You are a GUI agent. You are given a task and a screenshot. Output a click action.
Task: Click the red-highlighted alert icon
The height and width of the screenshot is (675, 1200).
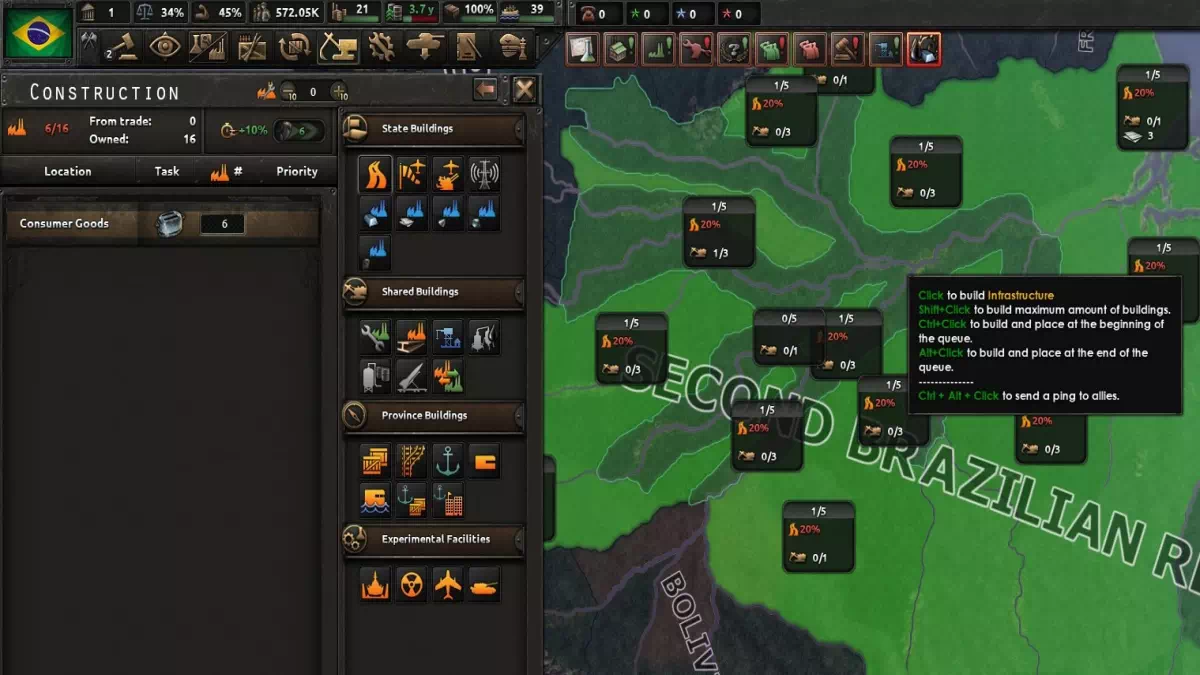tap(922, 47)
